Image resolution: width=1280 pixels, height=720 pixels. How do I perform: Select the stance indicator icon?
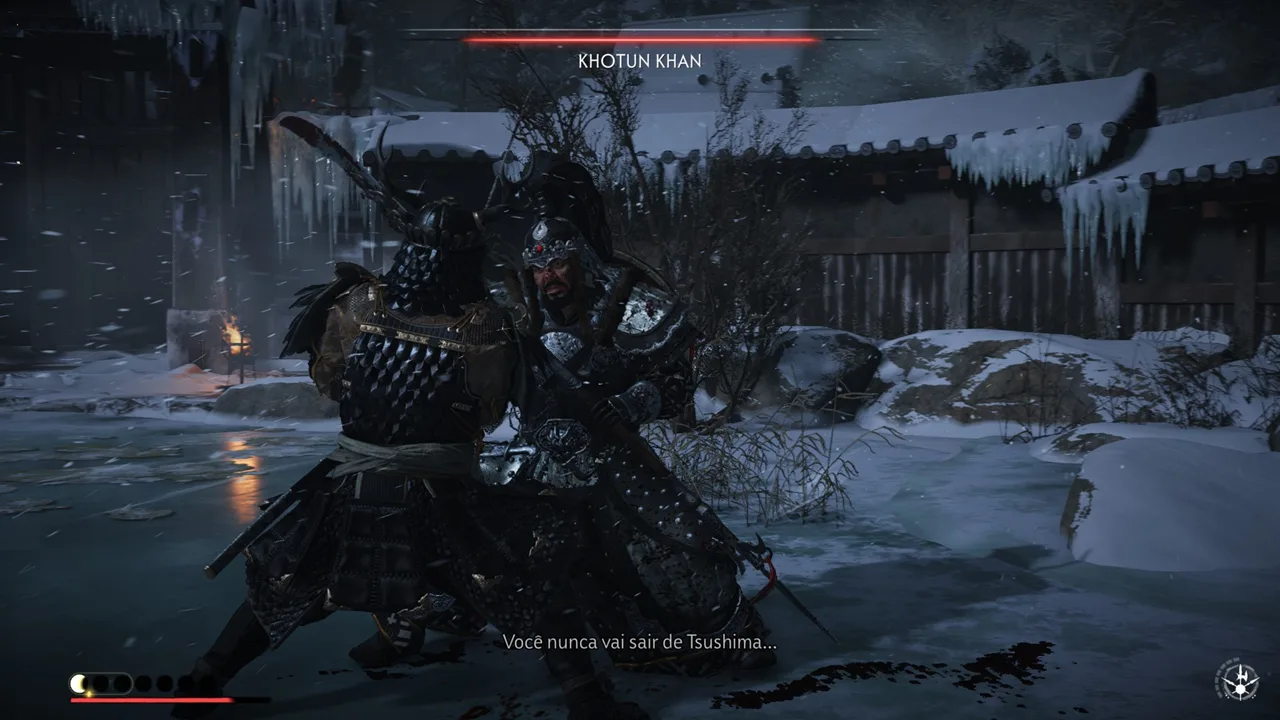[1239, 681]
